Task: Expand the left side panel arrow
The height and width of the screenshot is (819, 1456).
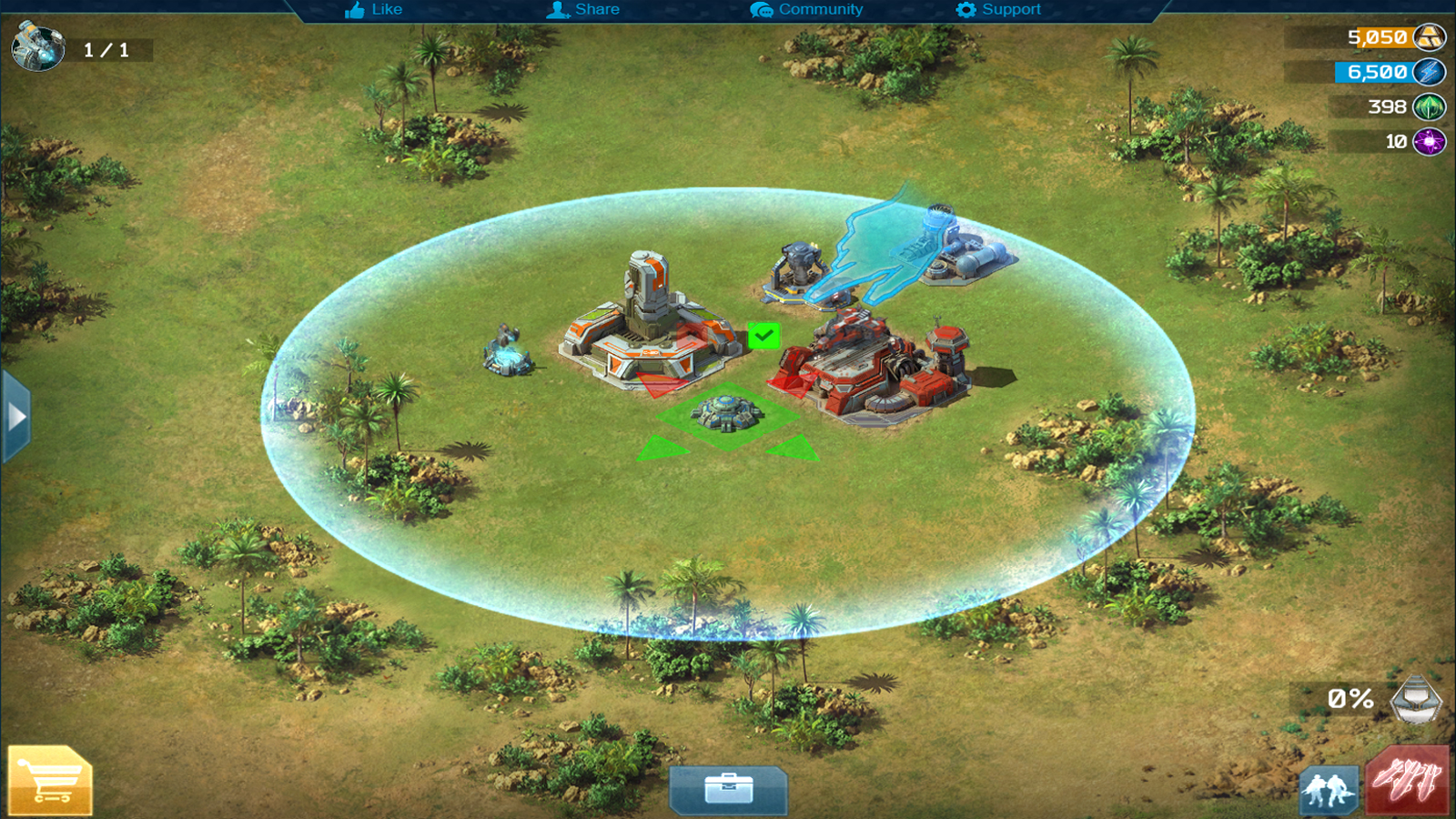Action: tap(16, 417)
